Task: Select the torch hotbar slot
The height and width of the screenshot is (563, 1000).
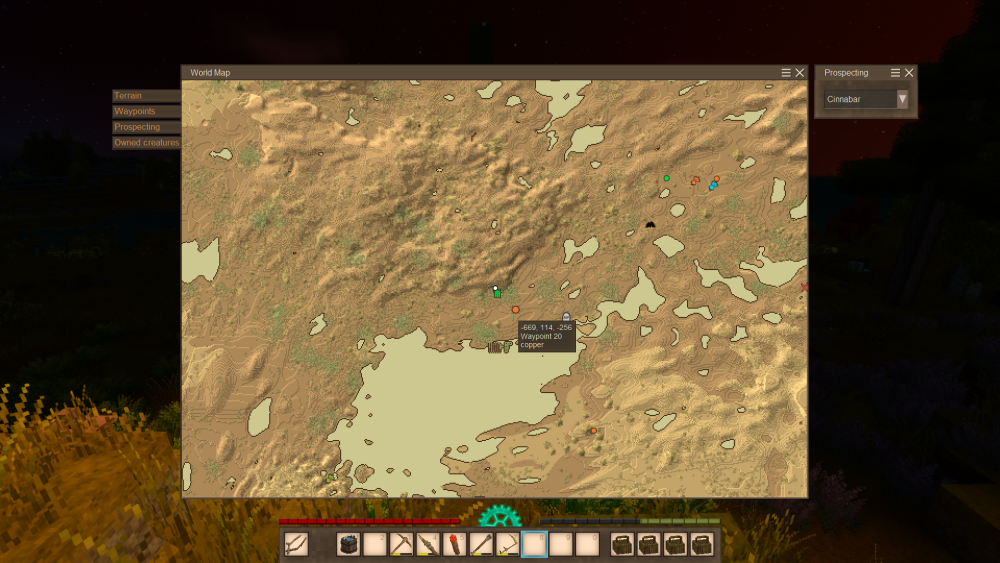Action: tap(455, 544)
